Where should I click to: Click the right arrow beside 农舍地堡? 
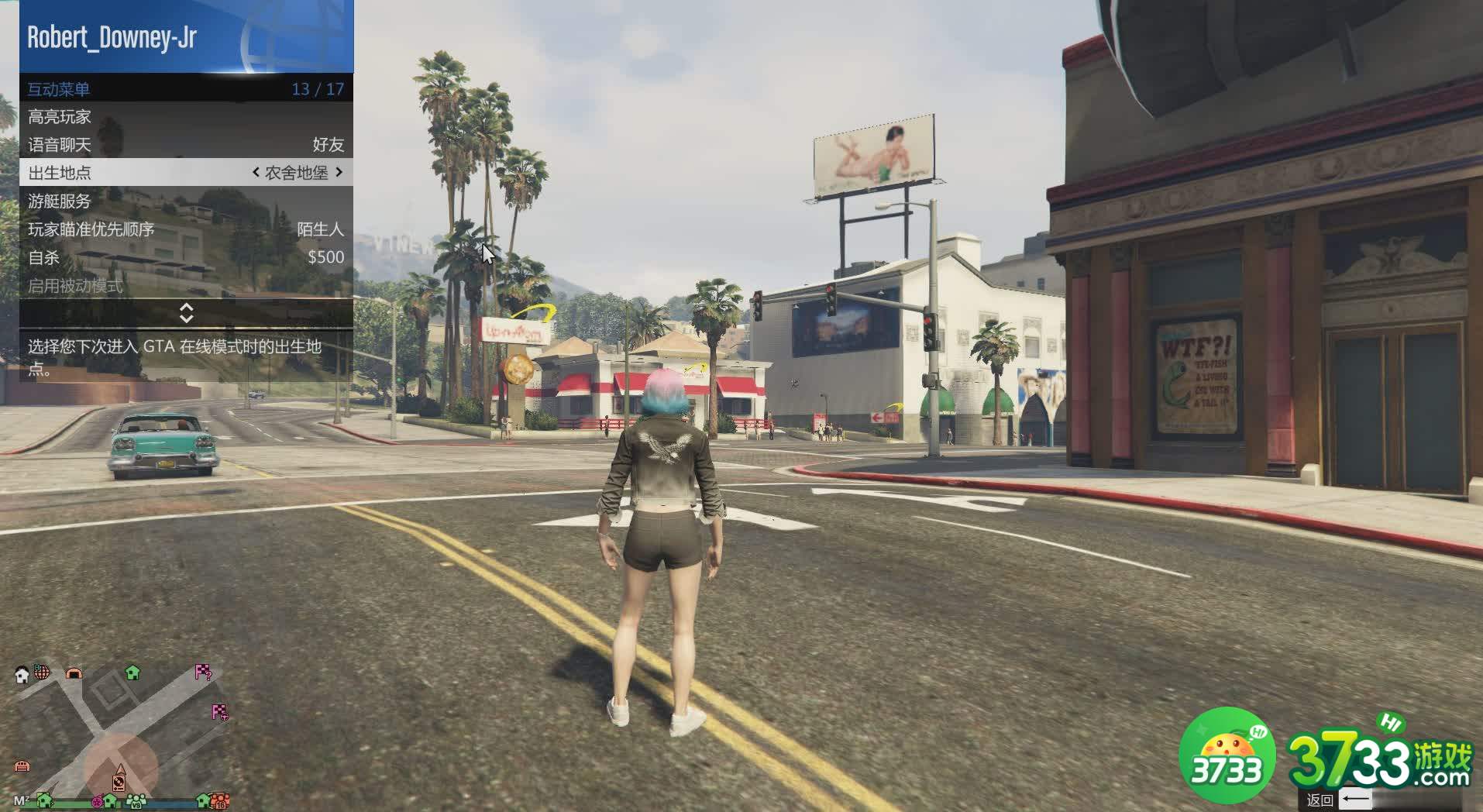(339, 173)
